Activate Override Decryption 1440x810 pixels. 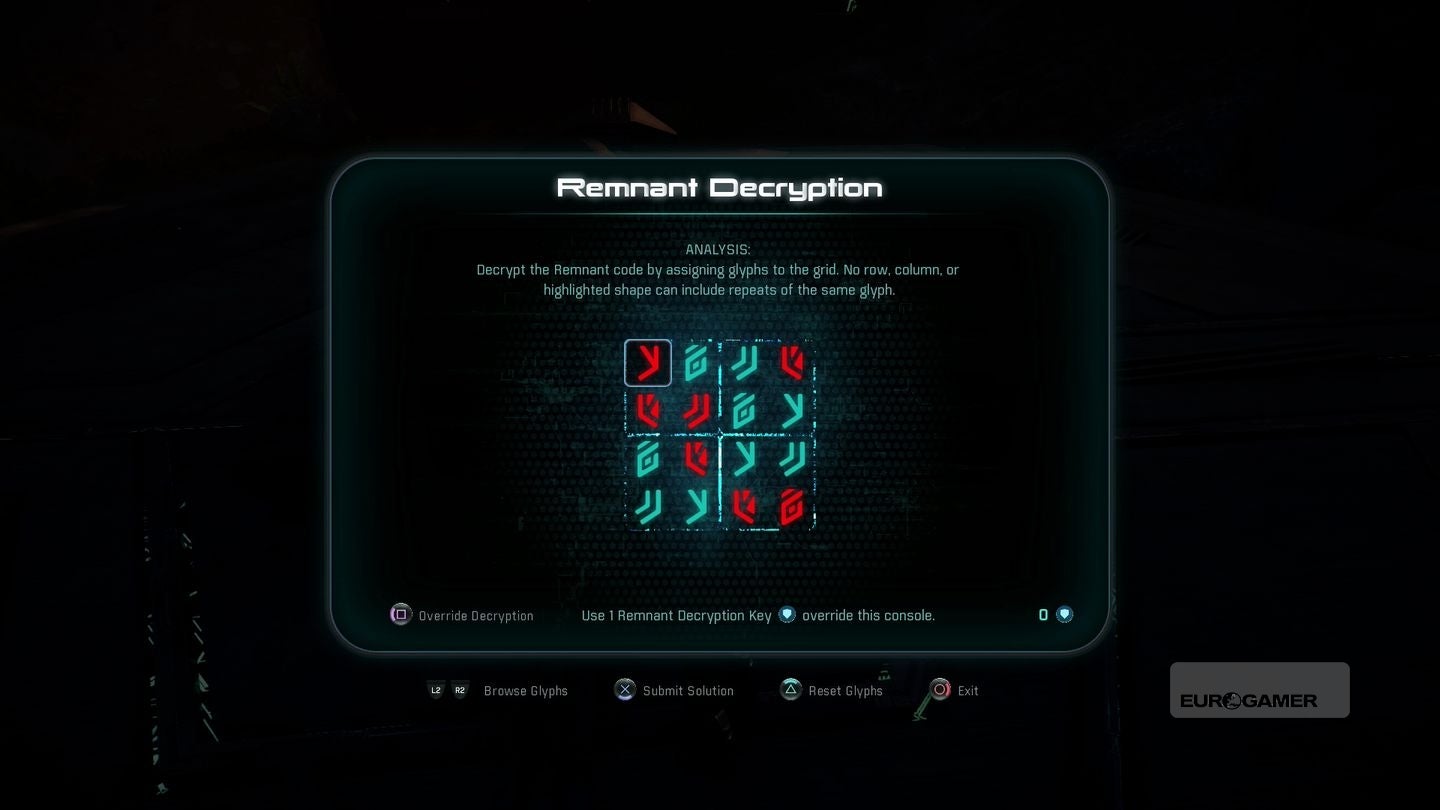pyautogui.click(x=476, y=615)
